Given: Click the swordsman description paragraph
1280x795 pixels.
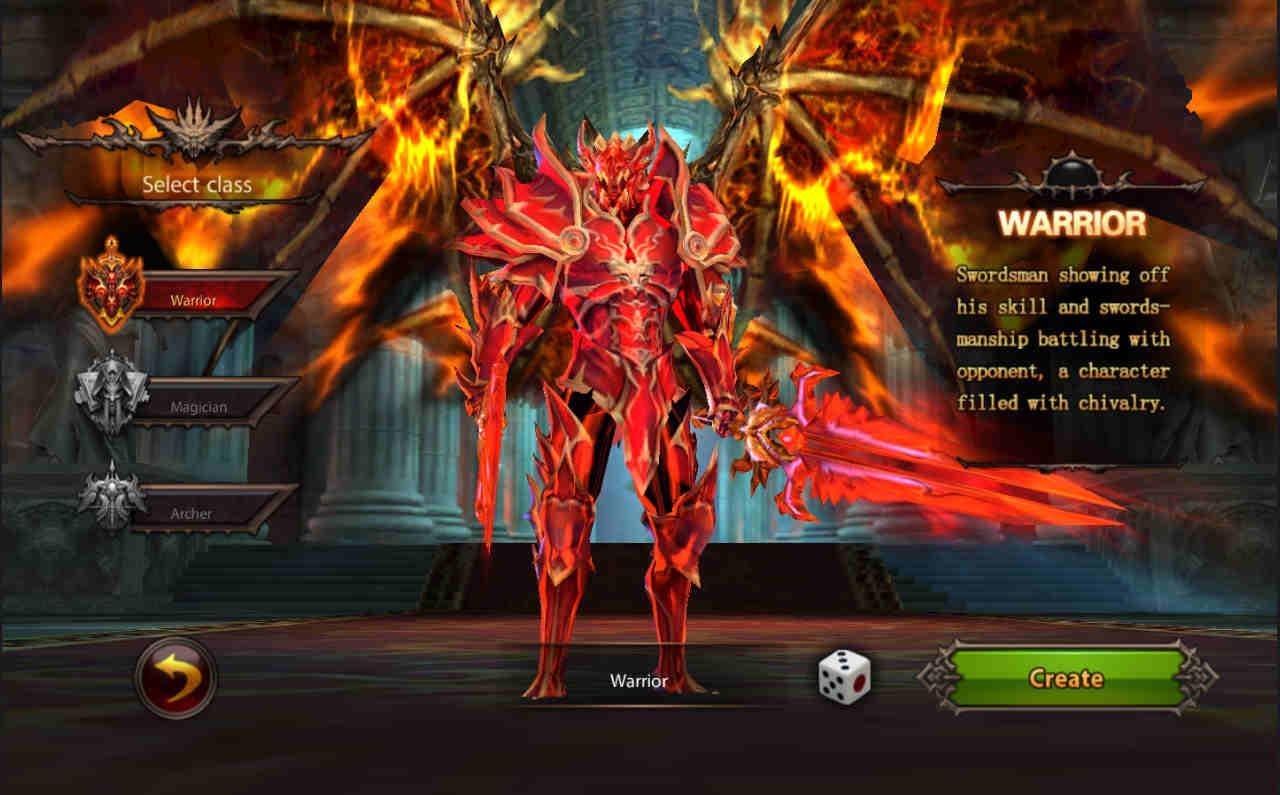Looking at the screenshot, I should click(x=1063, y=338).
